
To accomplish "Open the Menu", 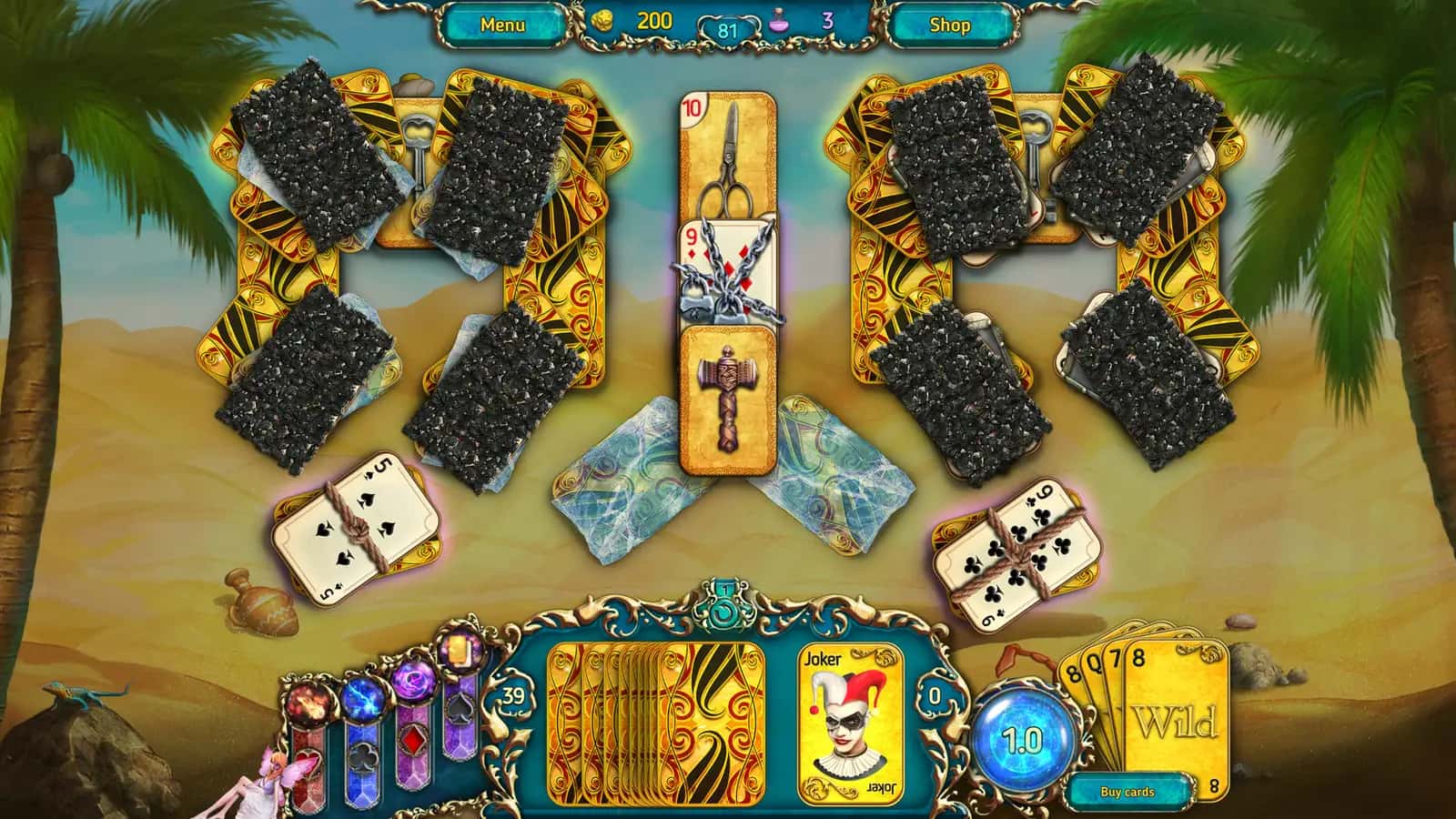I will (501, 25).
